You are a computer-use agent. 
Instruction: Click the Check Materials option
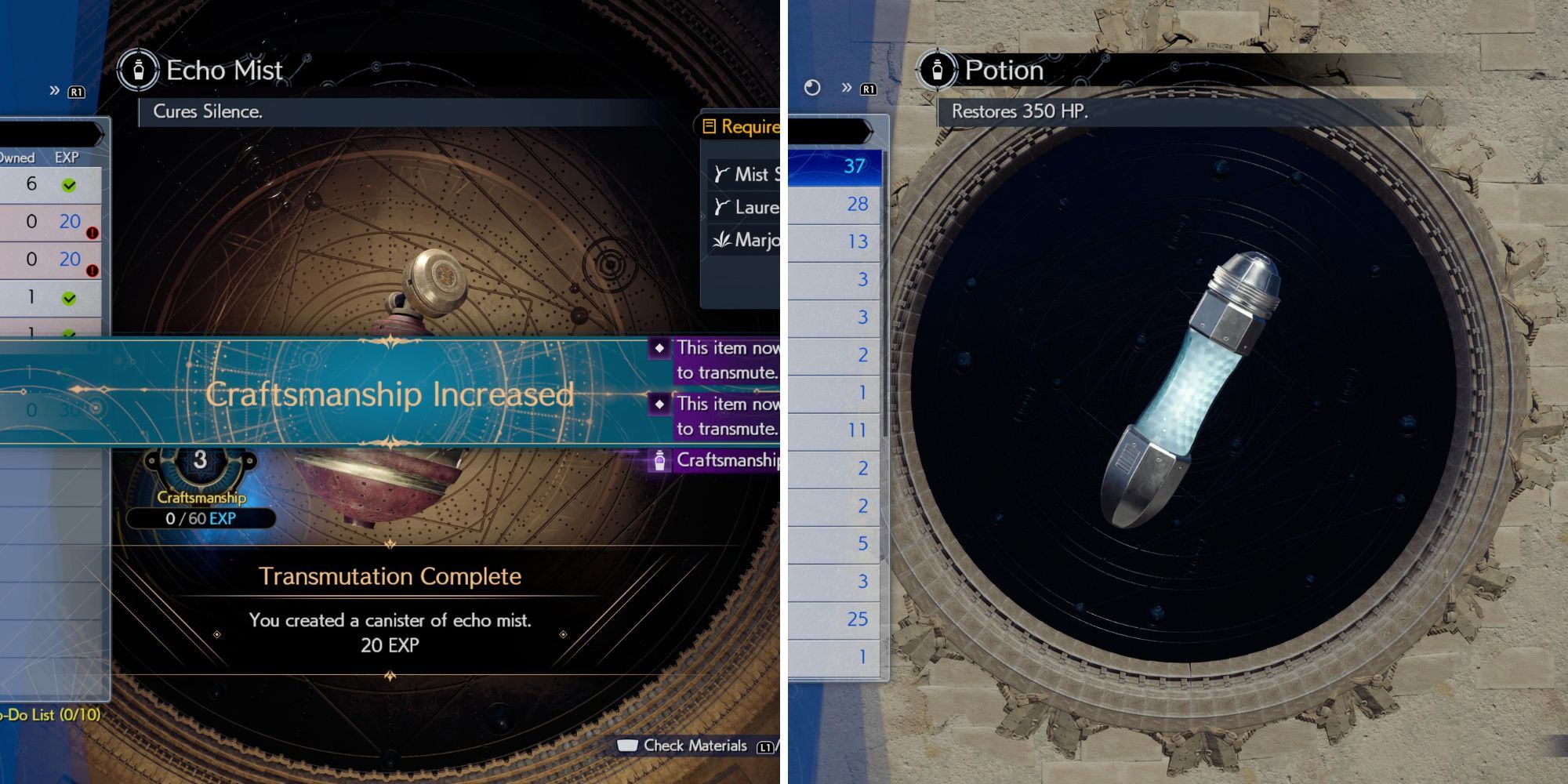pos(694,746)
